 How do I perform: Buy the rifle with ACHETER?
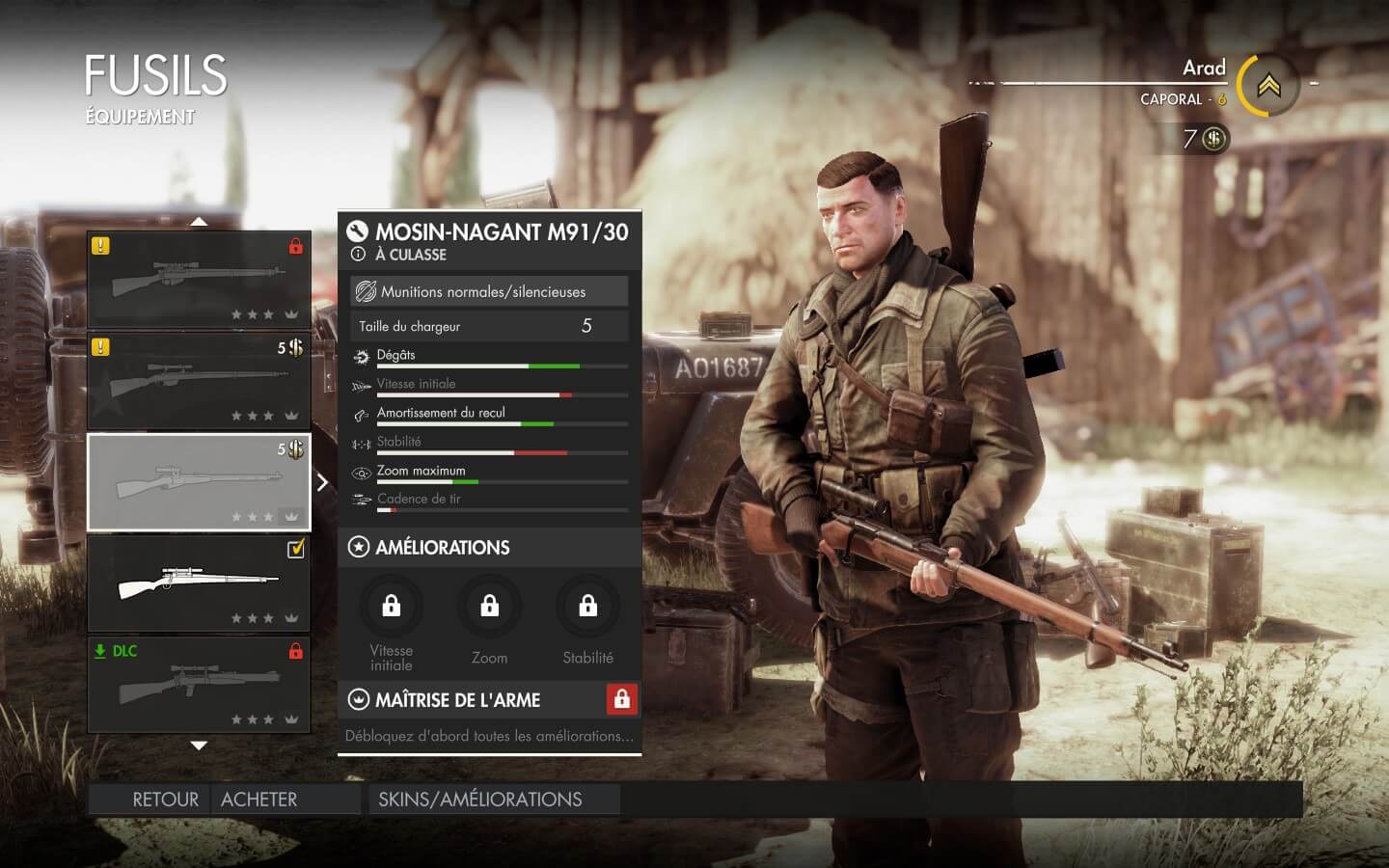coord(259,800)
